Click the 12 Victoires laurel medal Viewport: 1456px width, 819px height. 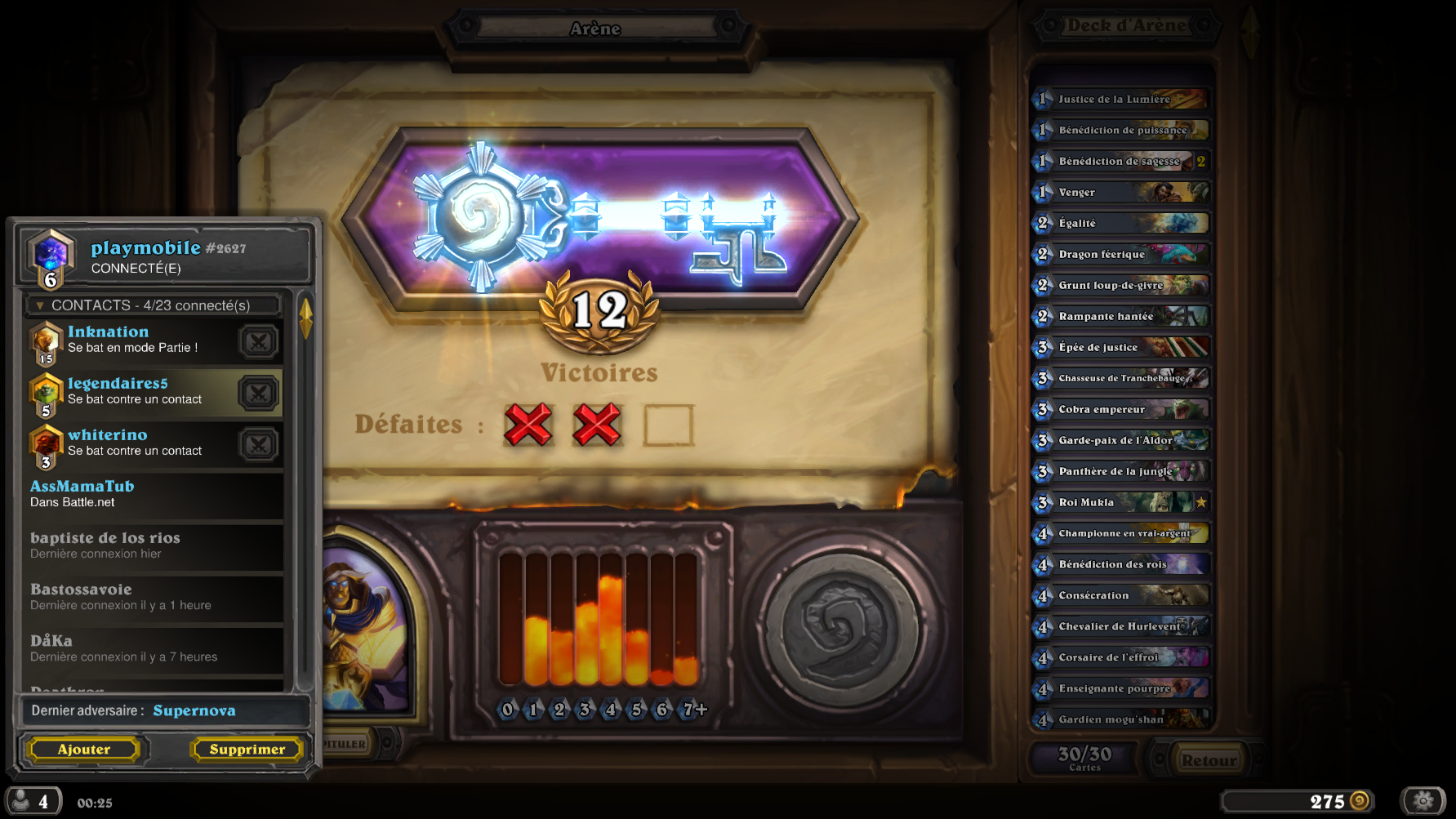pyautogui.click(x=602, y=313)
